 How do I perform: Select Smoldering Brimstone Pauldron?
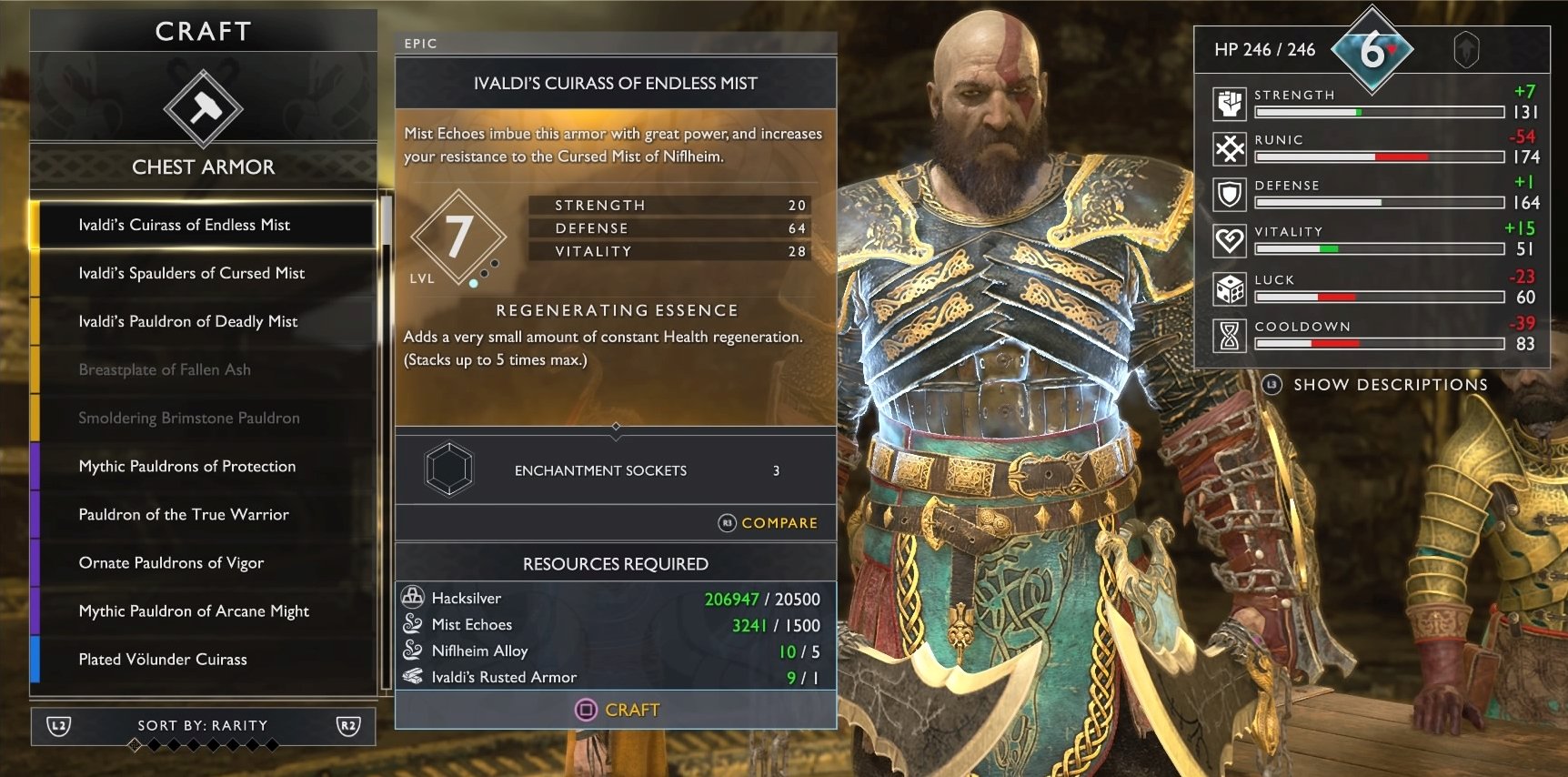pos(203,418)
